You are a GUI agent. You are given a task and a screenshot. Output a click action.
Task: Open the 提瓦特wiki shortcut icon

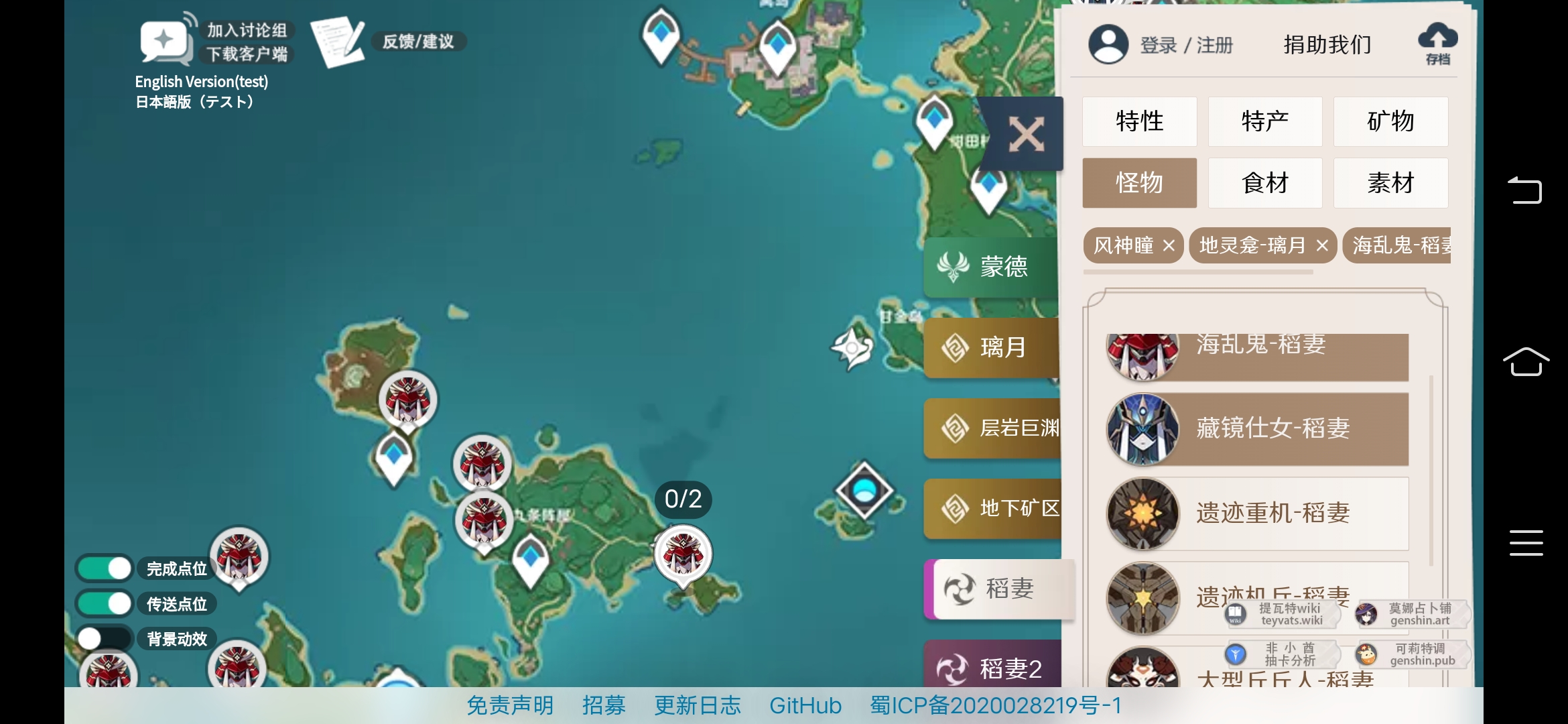(x=1236, y=613)
